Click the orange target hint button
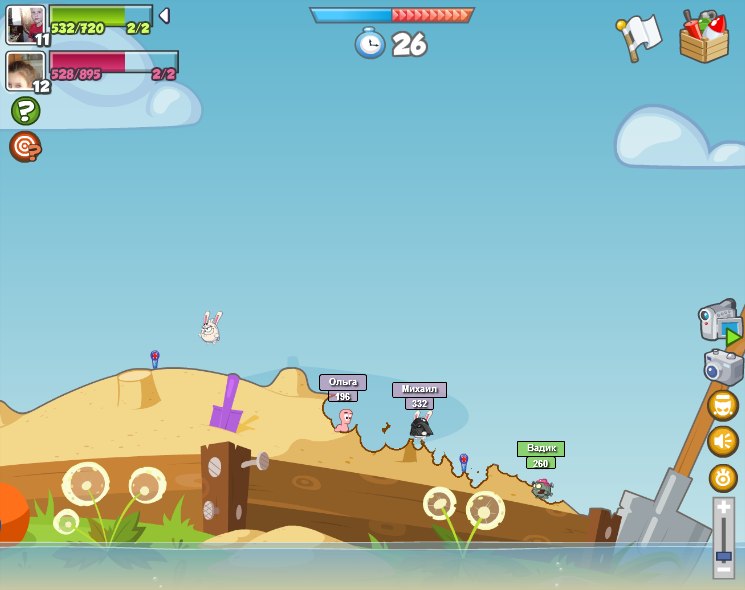This screenshot has width=745, height=590. coord(25,146)
